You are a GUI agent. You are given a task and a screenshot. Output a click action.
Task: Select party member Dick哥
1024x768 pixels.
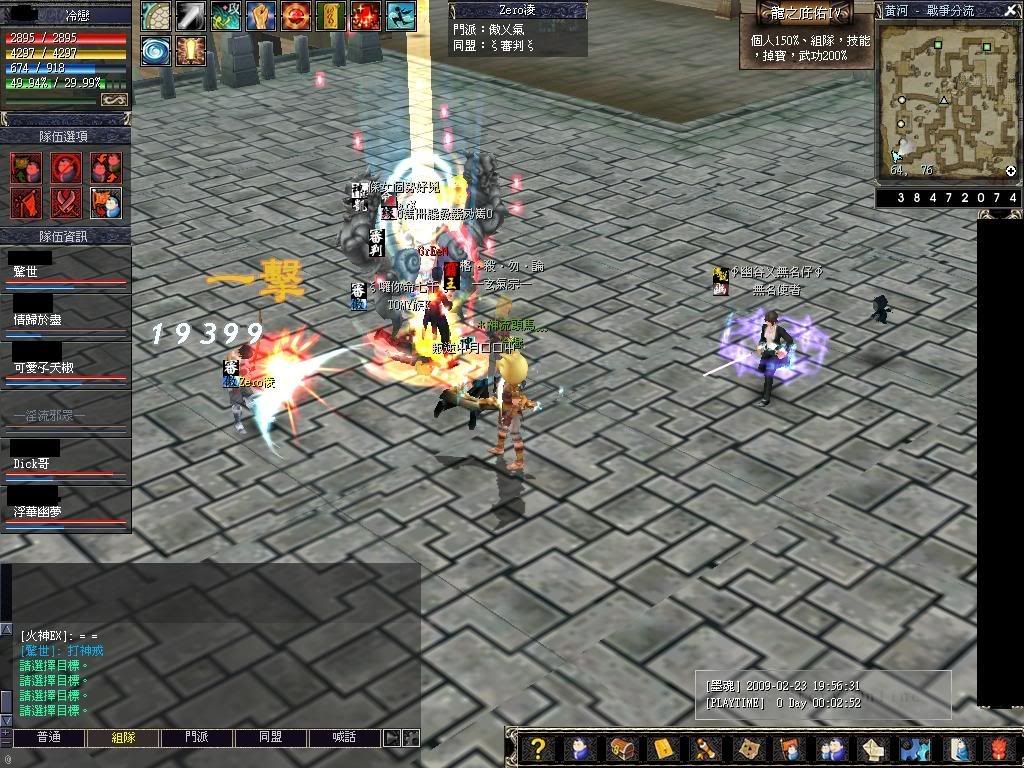[x=65, y=462]
